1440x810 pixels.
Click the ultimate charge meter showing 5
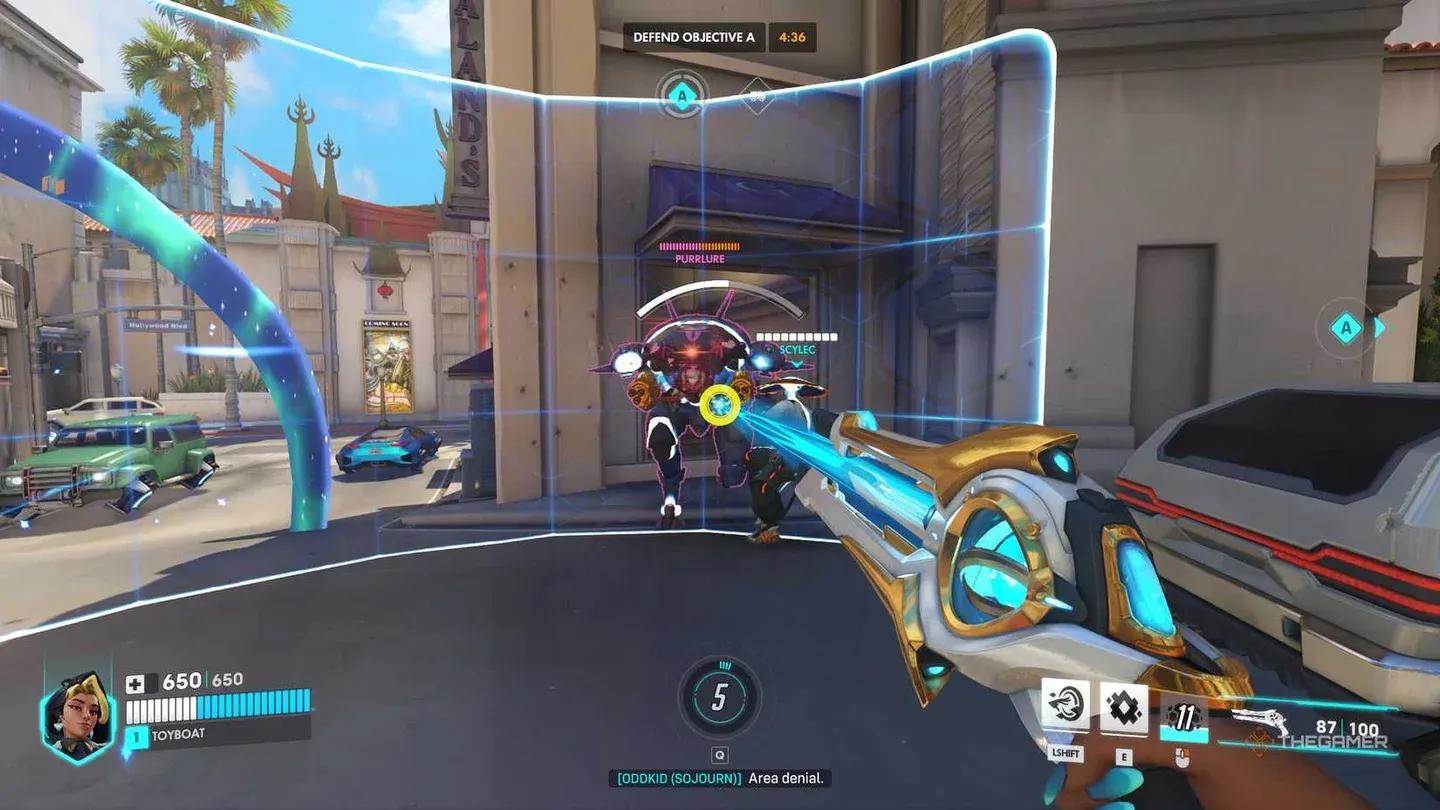pos(719,697)
